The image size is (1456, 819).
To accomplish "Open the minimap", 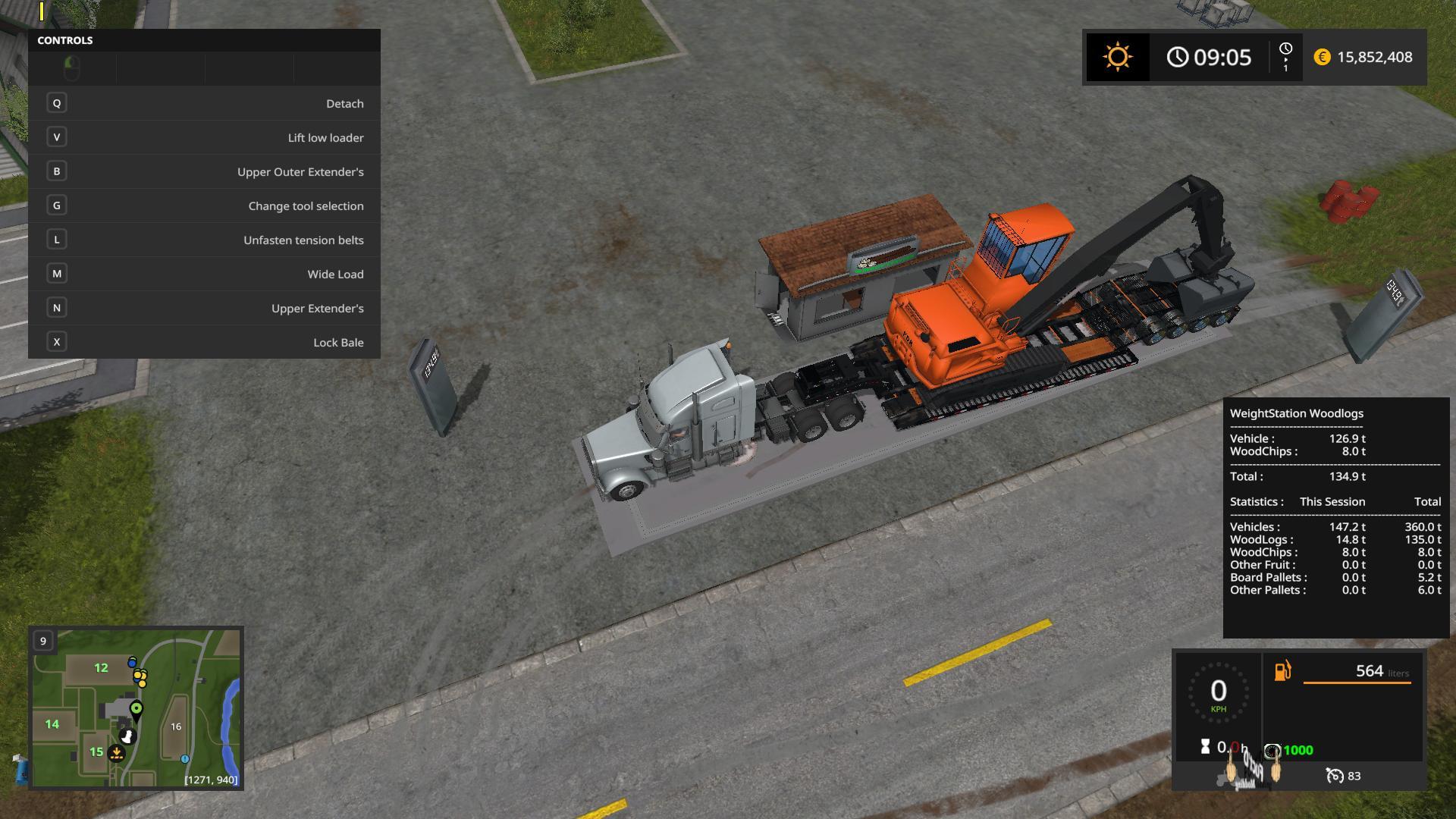I will point(136,708).
